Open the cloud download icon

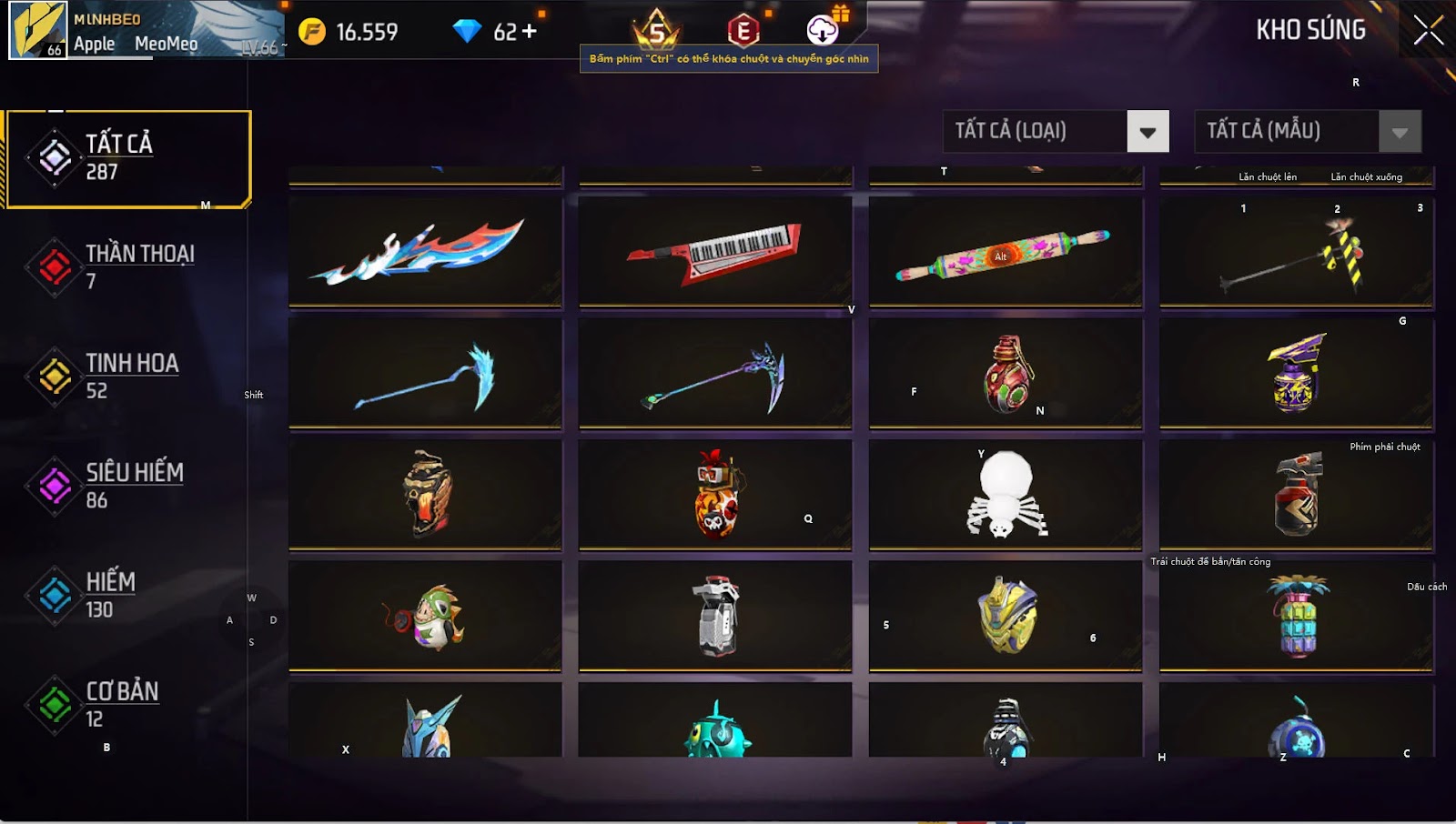[823, 30]
